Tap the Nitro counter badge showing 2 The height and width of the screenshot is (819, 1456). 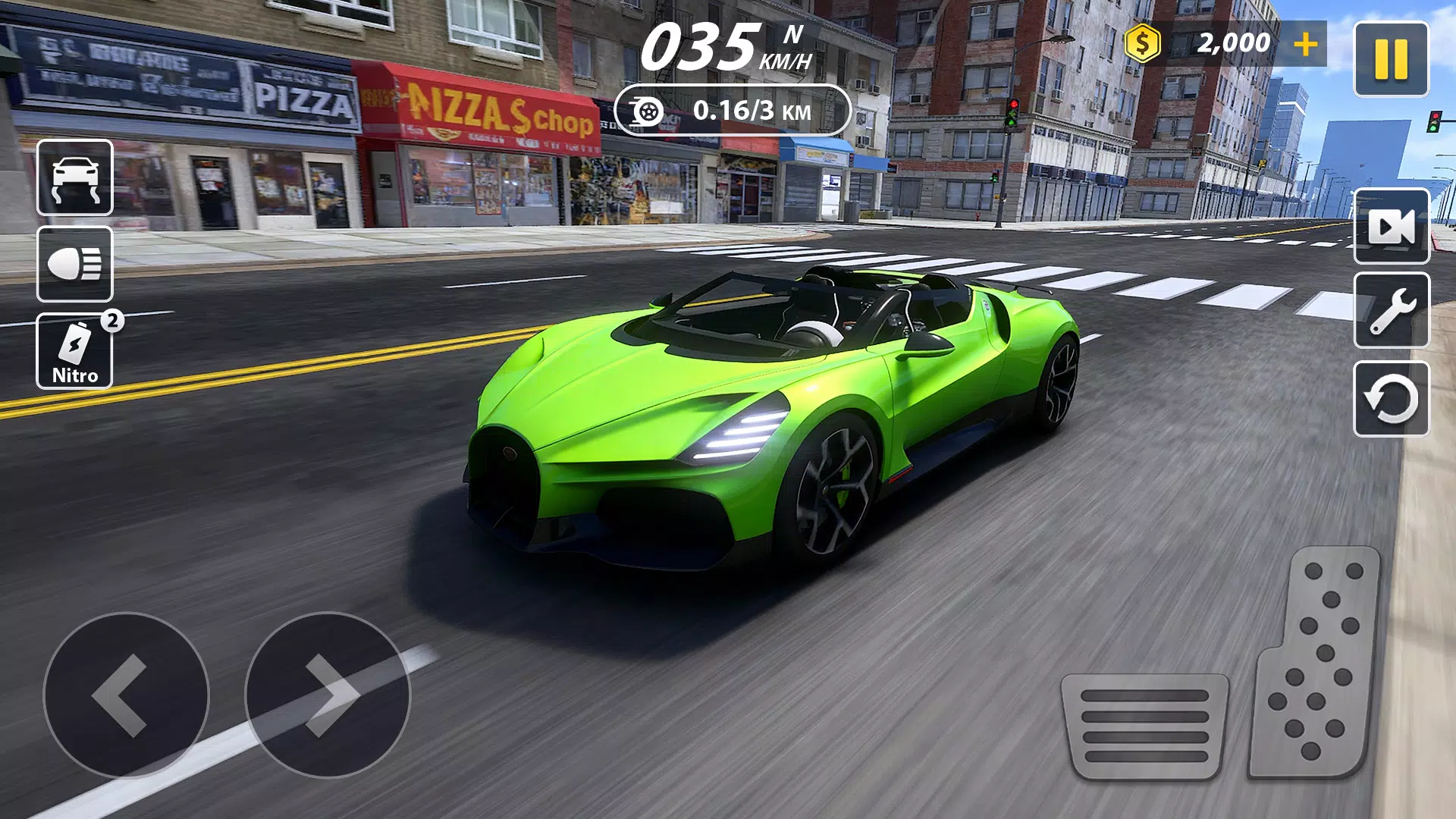(x=112, y=320)
